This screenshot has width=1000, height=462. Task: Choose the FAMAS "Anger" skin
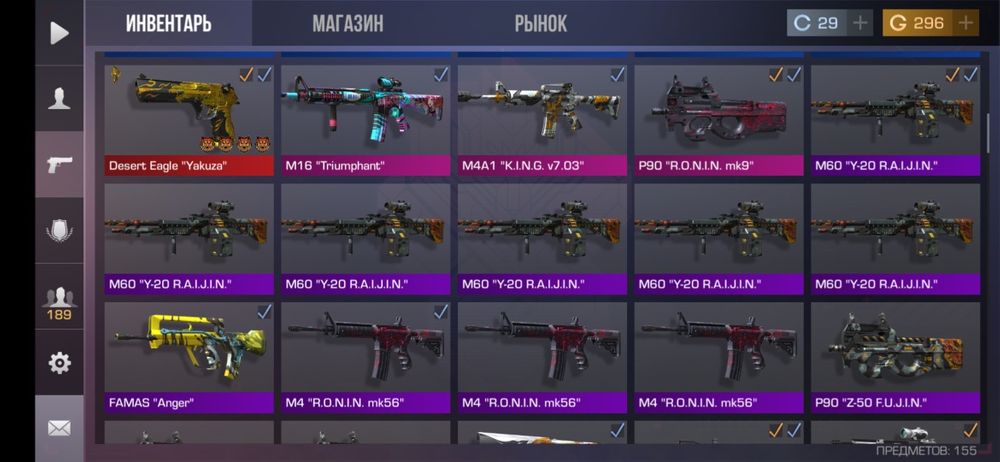coord(189,357)
